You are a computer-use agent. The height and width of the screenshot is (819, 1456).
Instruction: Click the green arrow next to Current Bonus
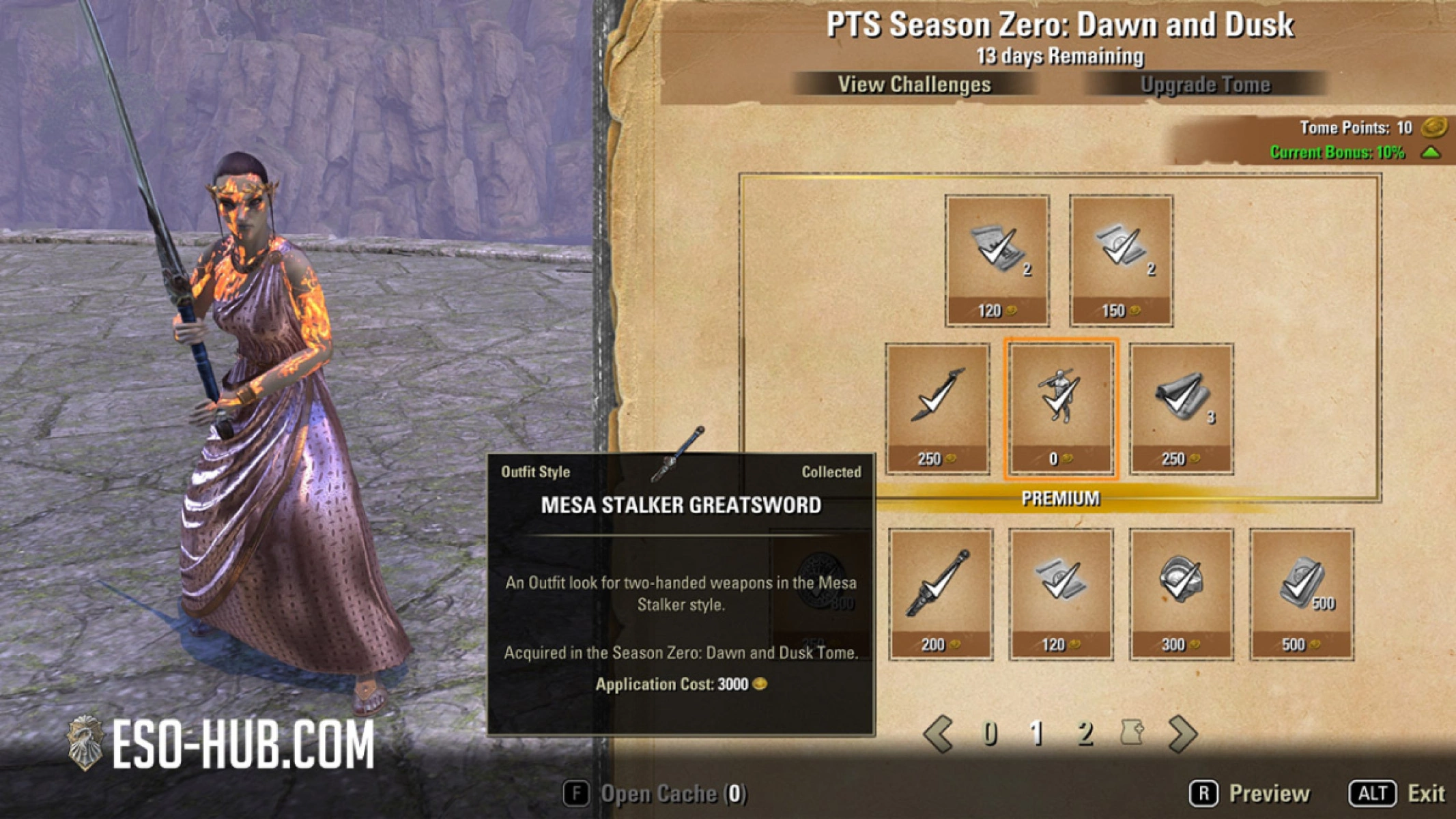click(1430, 154)
